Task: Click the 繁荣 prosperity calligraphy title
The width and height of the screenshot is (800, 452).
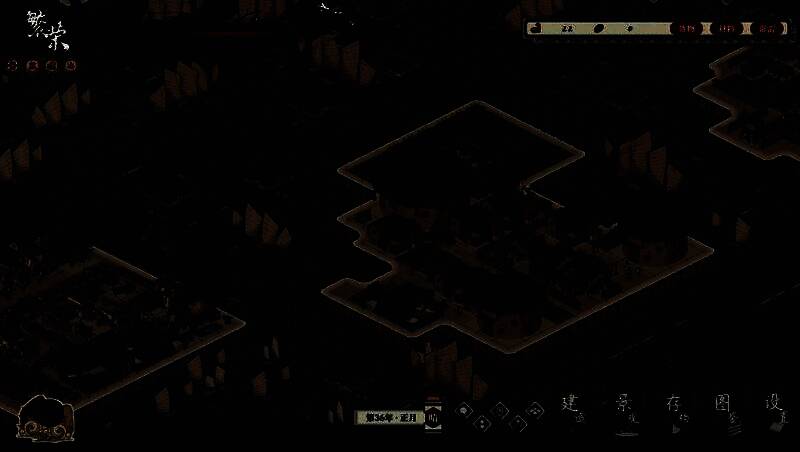Action: click(x=46, y=38)
